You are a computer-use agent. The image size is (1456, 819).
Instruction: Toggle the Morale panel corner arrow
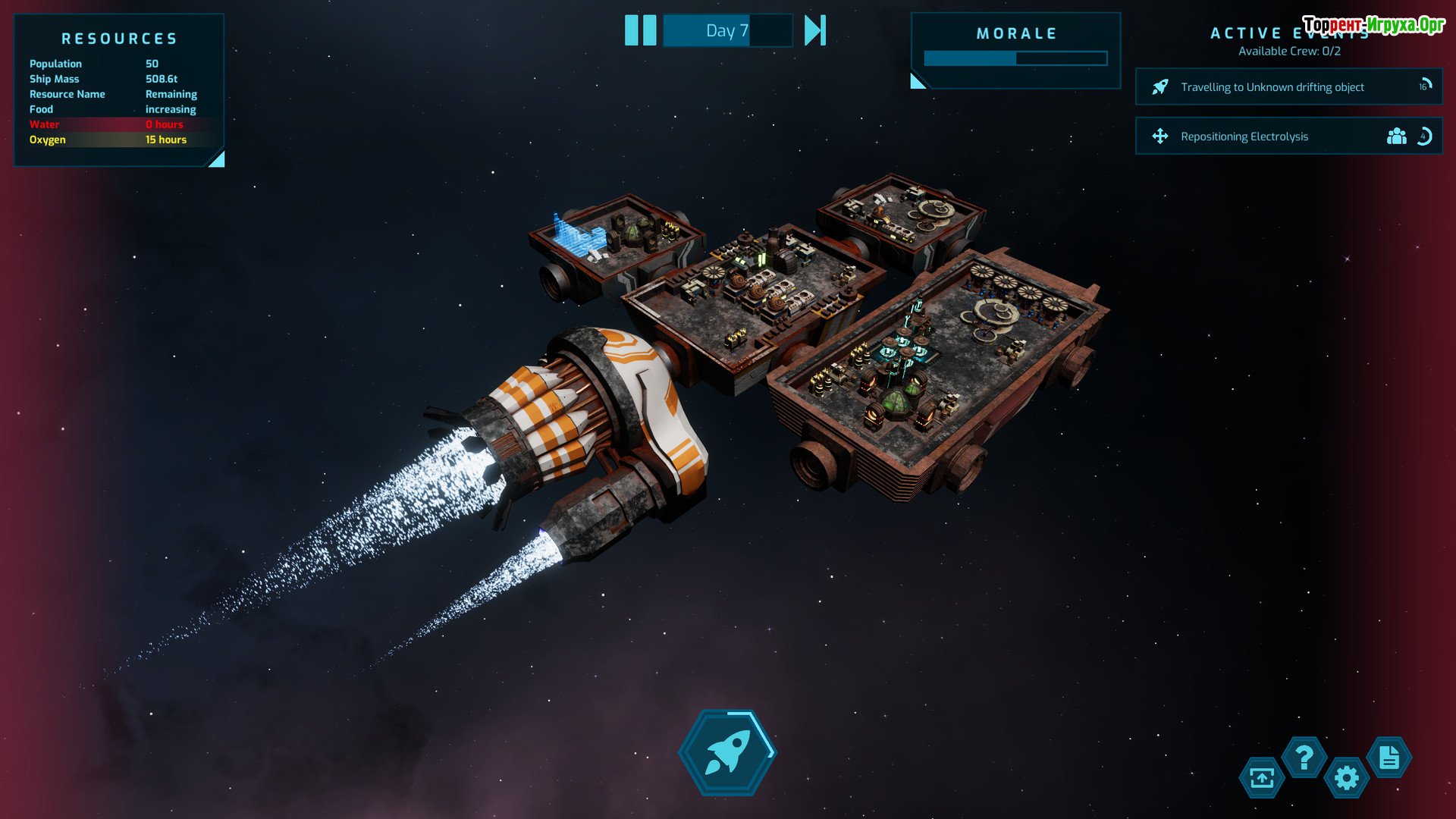[x=918, y=81]
